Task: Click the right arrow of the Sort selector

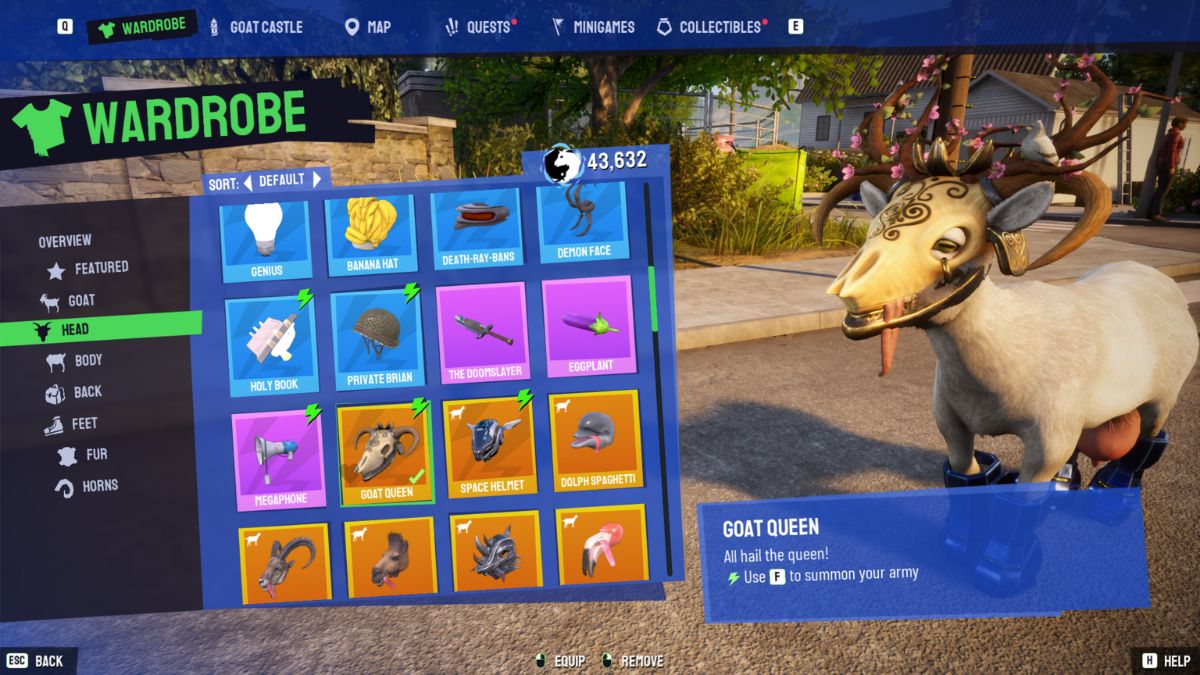Action: tap(317, 180)
